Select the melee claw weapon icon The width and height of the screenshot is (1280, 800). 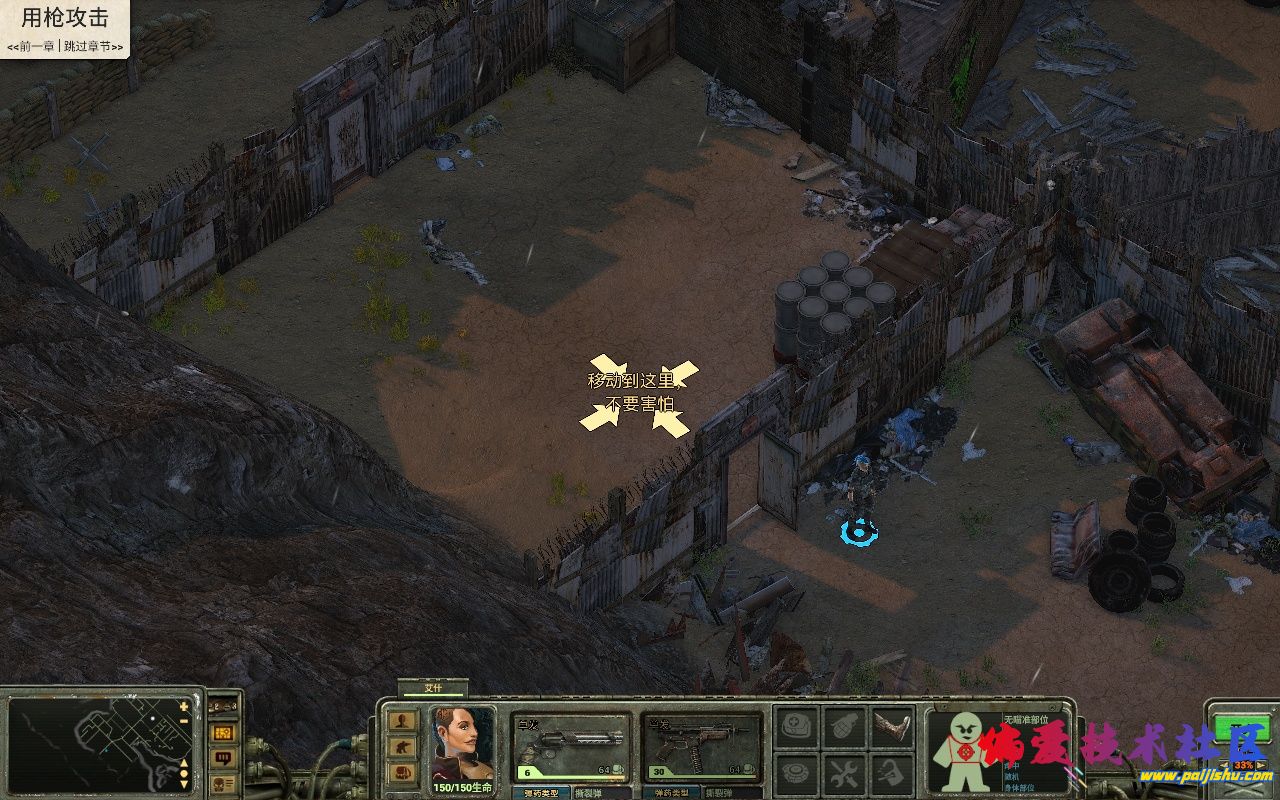890,725
